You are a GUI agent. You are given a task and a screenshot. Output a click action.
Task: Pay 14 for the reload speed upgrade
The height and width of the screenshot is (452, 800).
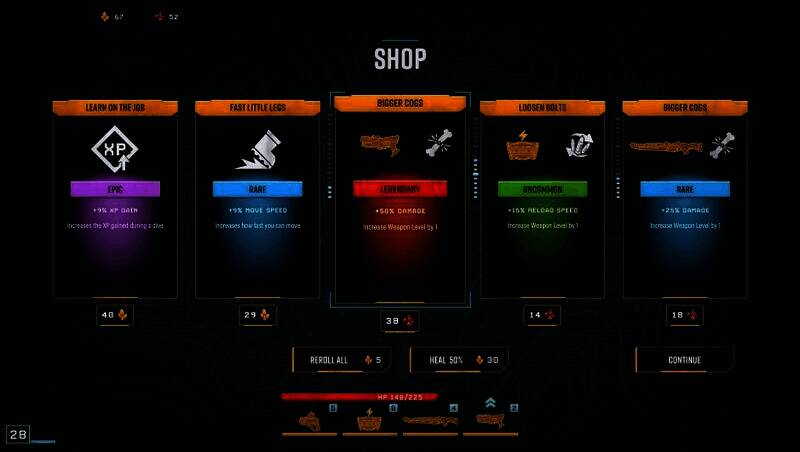[541, 315]
